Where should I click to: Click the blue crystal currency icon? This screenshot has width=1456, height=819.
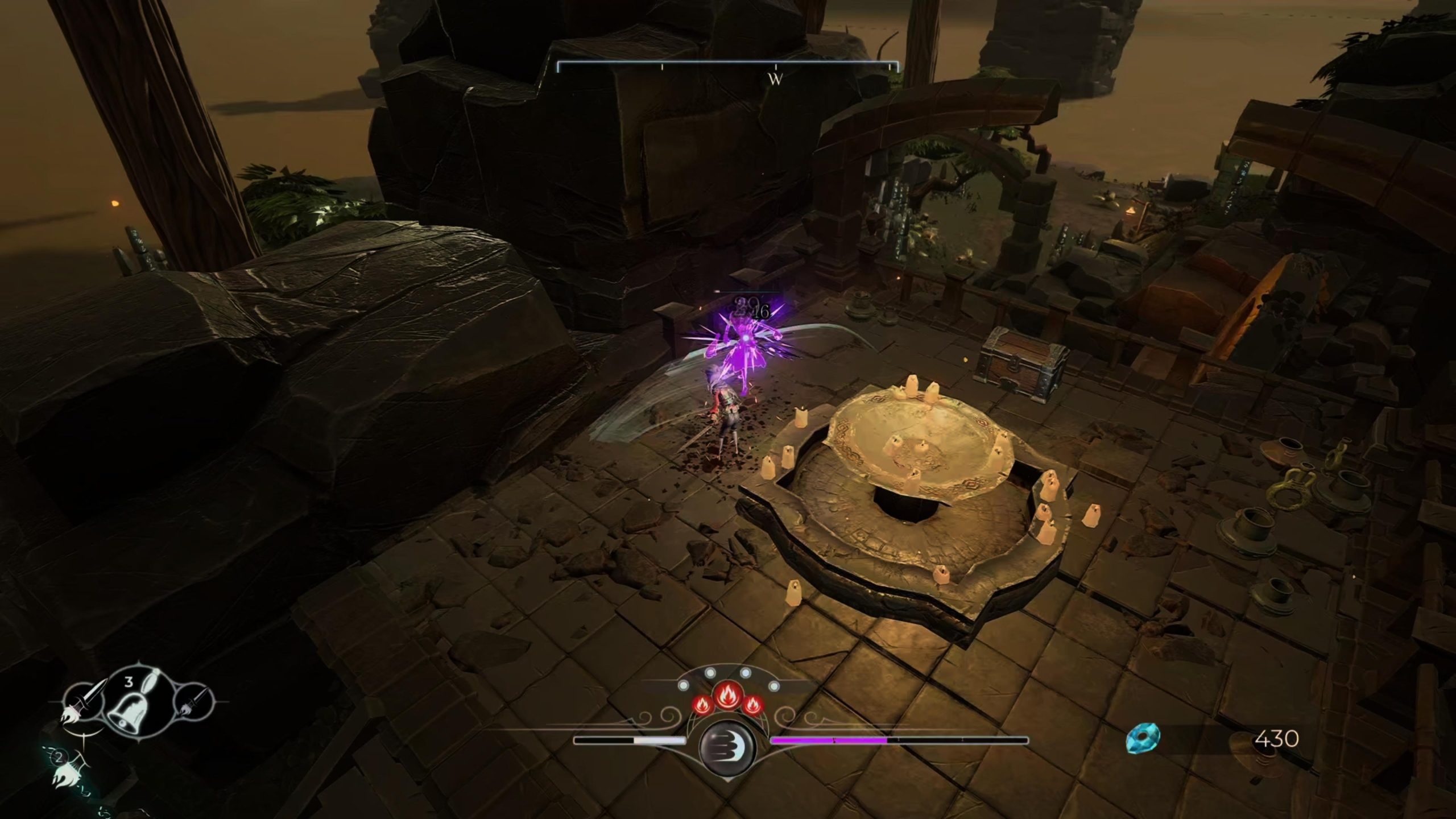pos(1143,739)
